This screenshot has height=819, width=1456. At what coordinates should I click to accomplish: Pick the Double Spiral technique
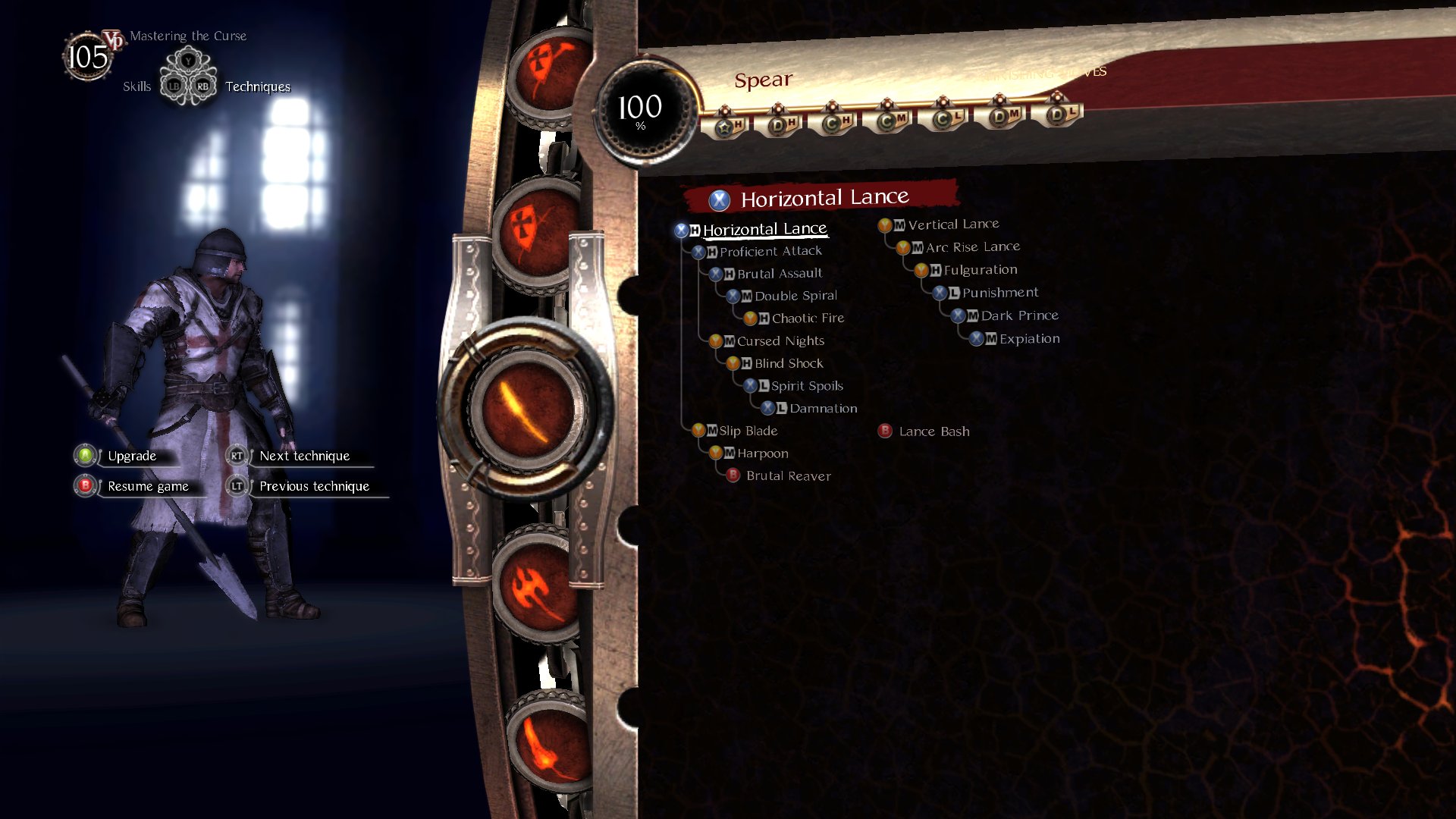[x=795, y=296]
